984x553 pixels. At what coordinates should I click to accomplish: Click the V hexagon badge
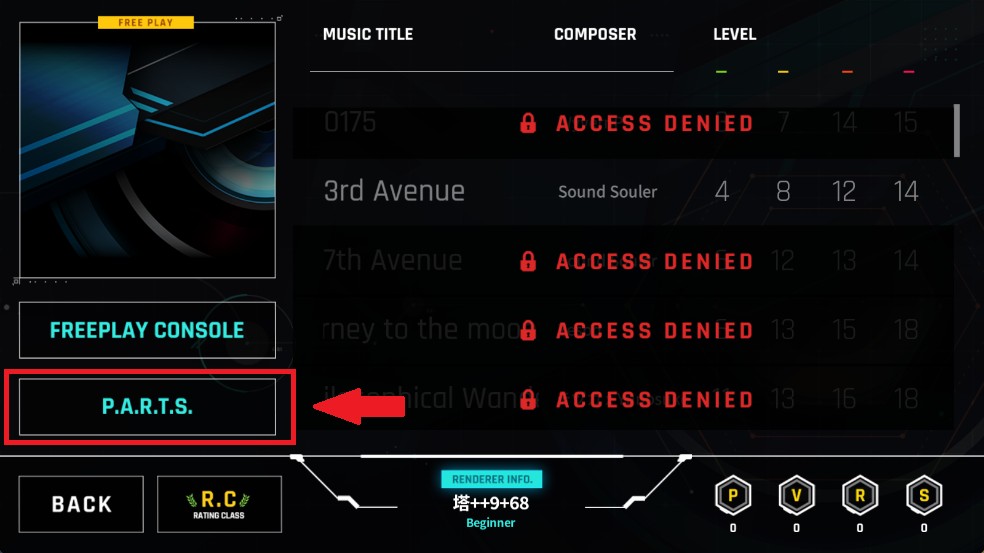(x=796, y=495)
